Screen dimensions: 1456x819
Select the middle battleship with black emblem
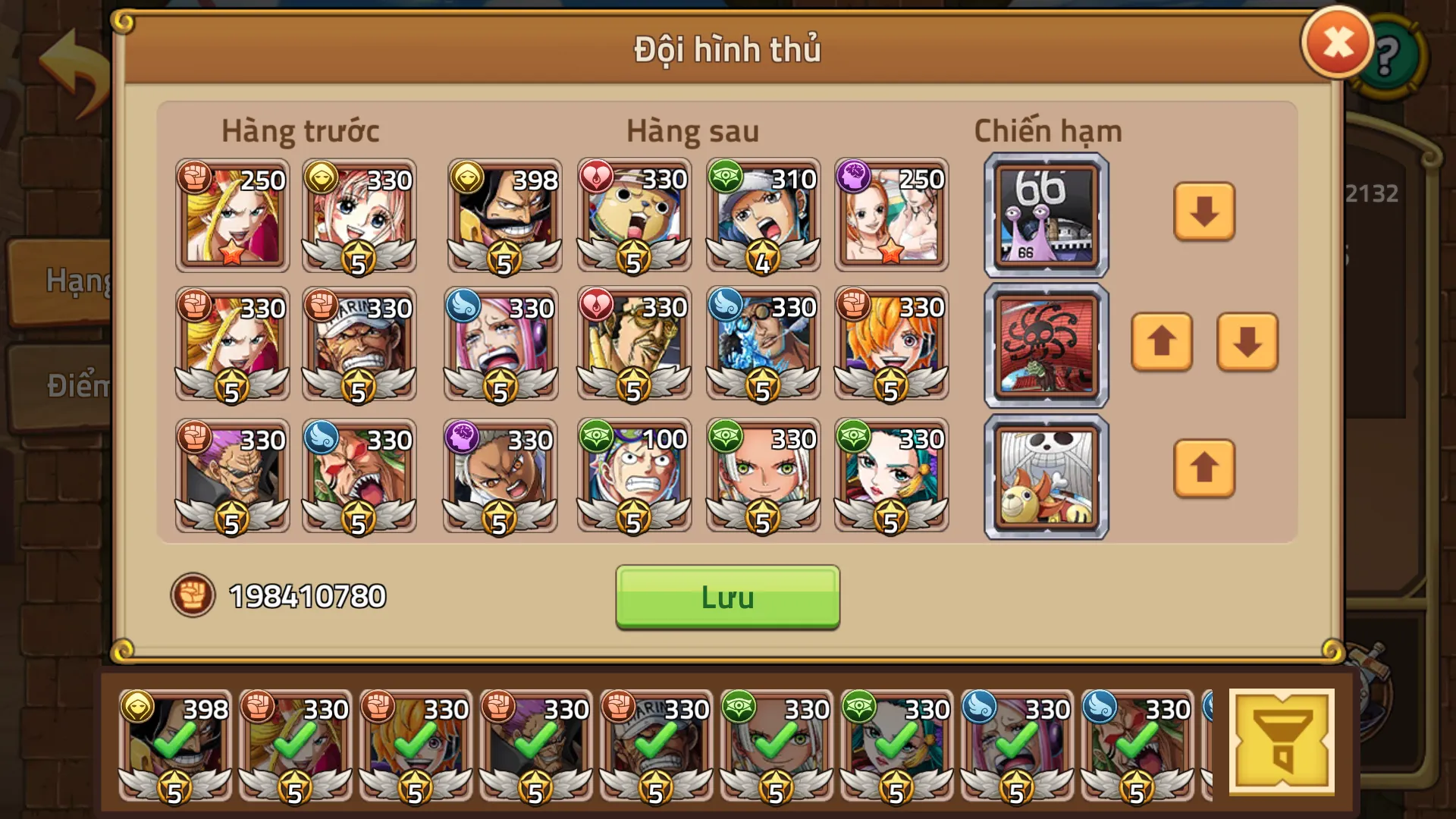(x=1045, y=346)
